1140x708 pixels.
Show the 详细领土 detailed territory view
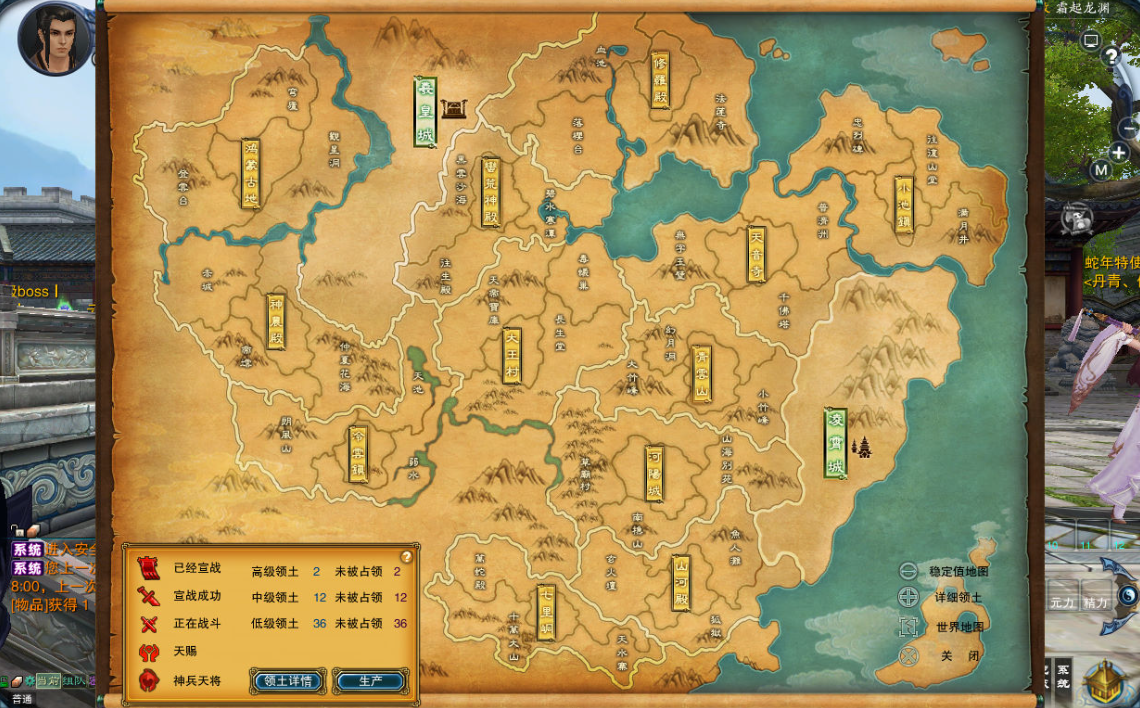click(x=908, y=598)
